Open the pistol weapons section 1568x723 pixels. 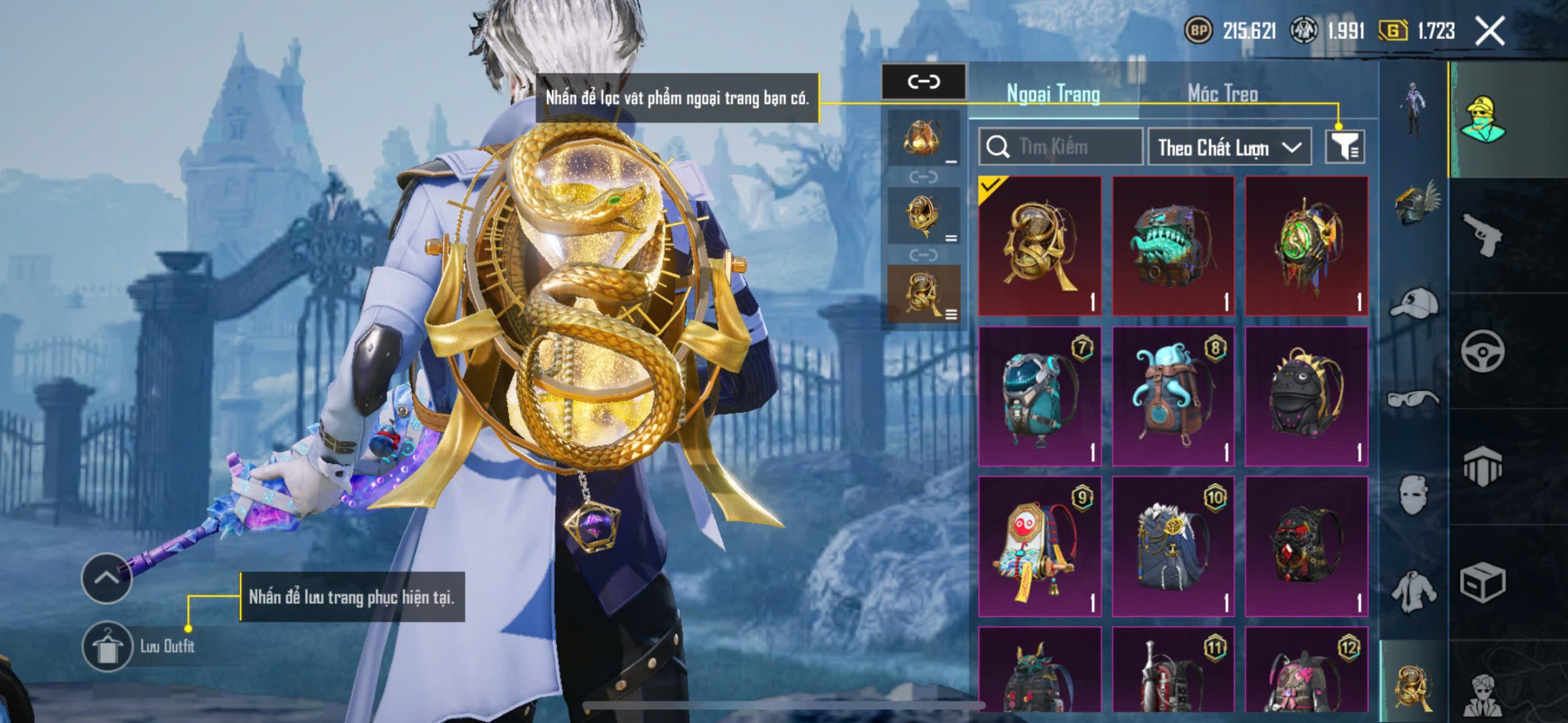click(1482, 234)
